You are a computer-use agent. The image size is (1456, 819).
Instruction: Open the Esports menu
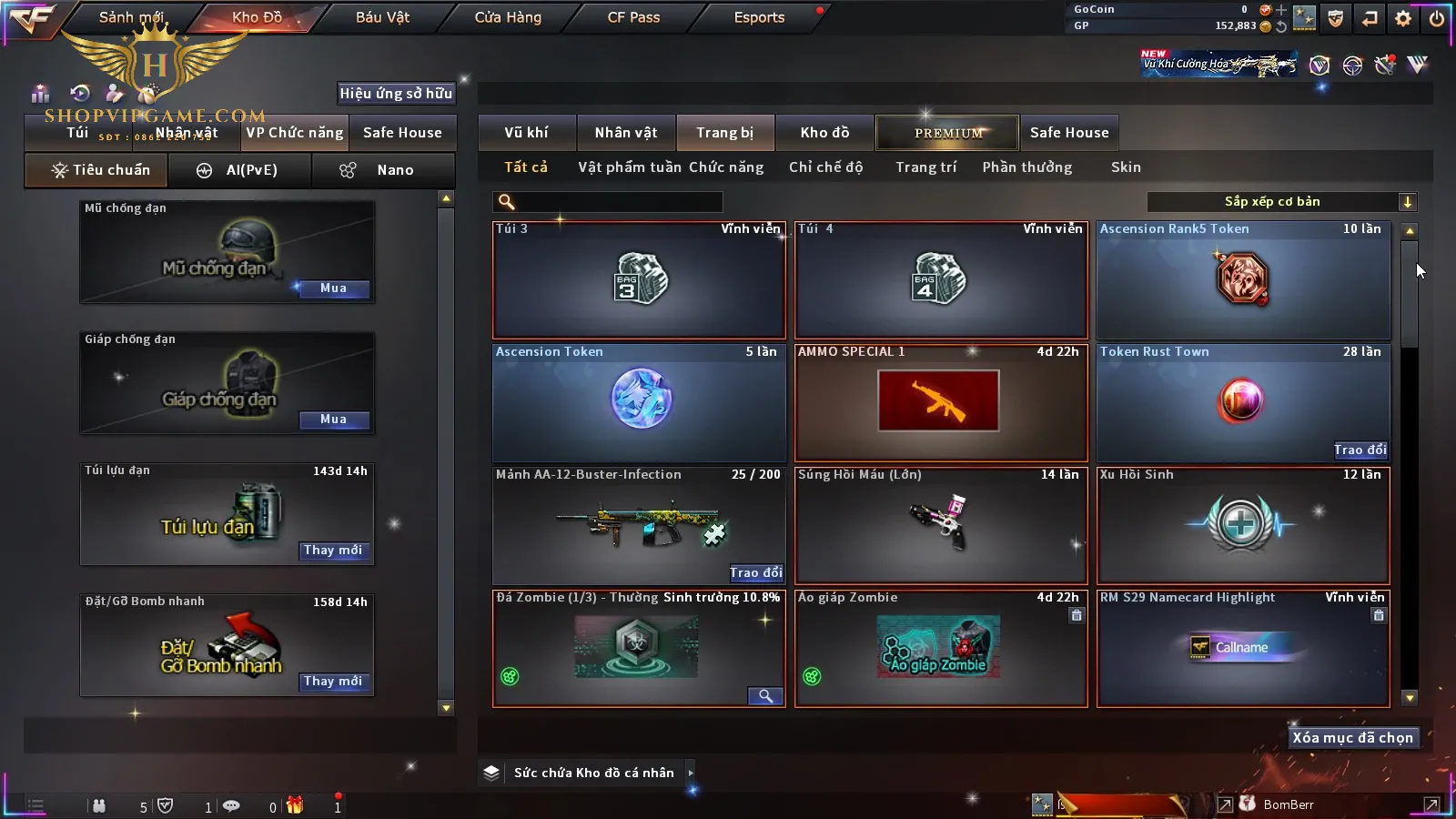tap(759, 17)
